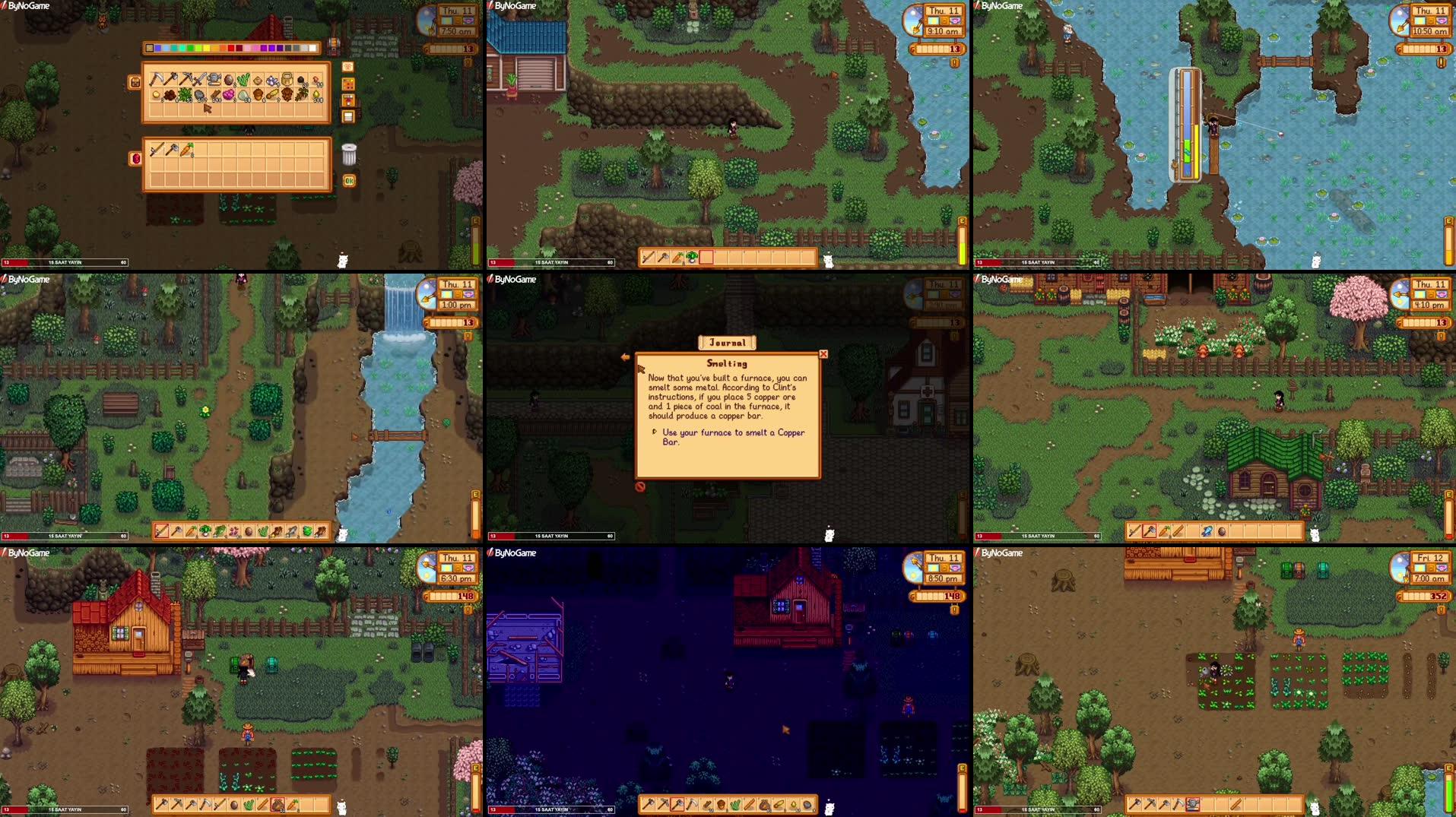Click the carrot item in the lower inventory
This screenshot has height=817, width=1456.
coord(186,150)
